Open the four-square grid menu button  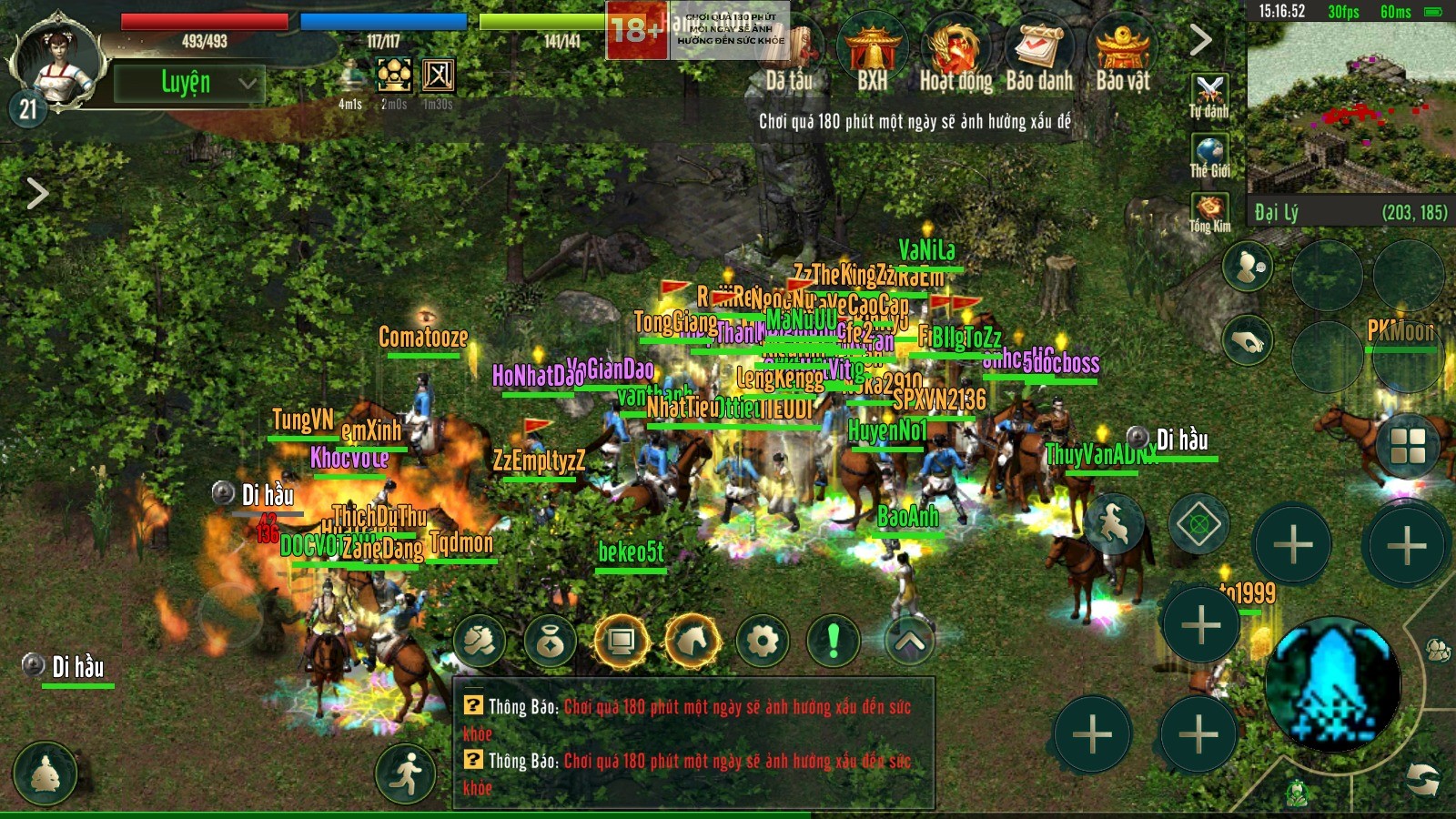coord(1408,446)
